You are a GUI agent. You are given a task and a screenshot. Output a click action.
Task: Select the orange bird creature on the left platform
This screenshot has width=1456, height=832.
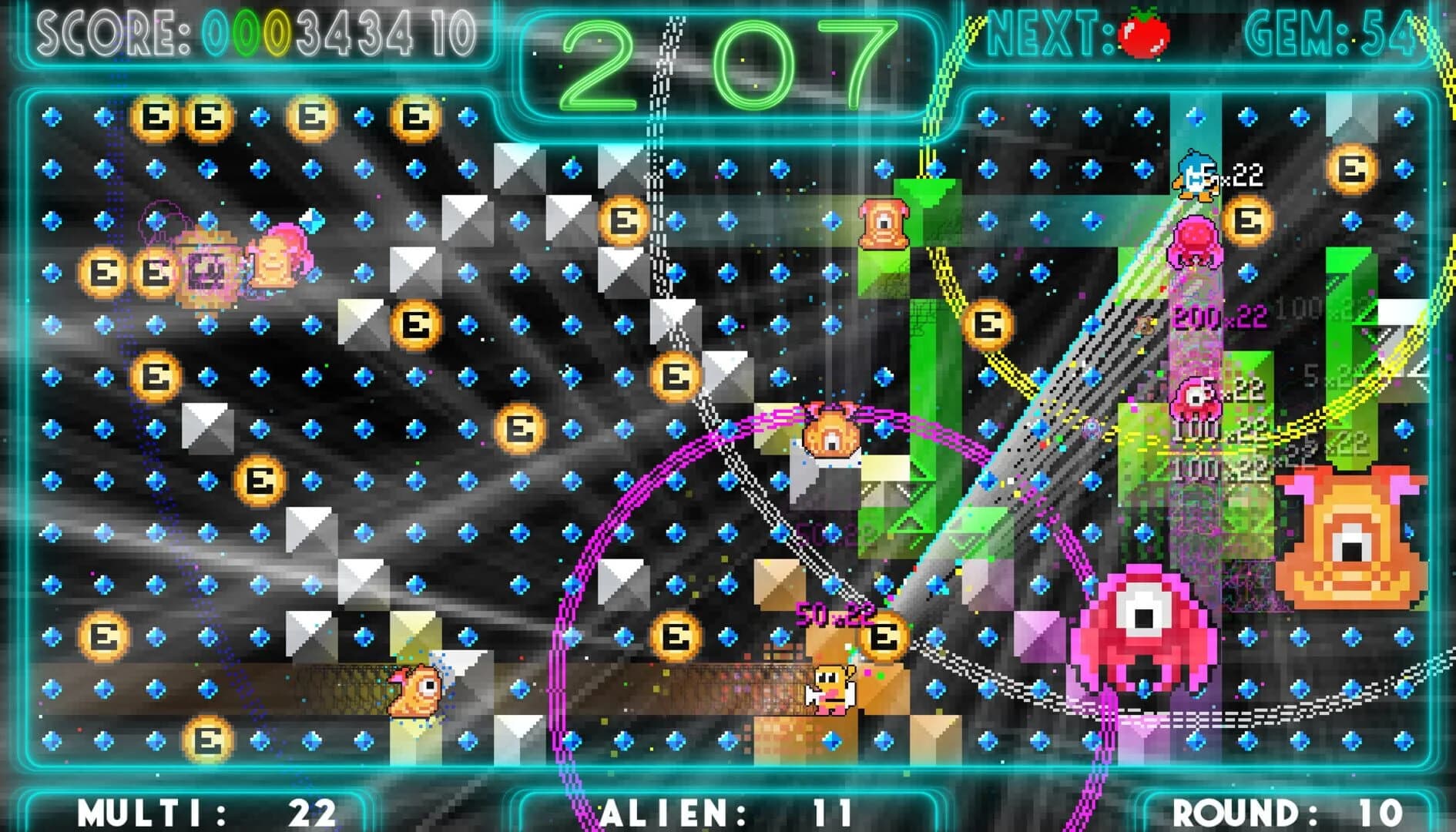tap(416, 689)
